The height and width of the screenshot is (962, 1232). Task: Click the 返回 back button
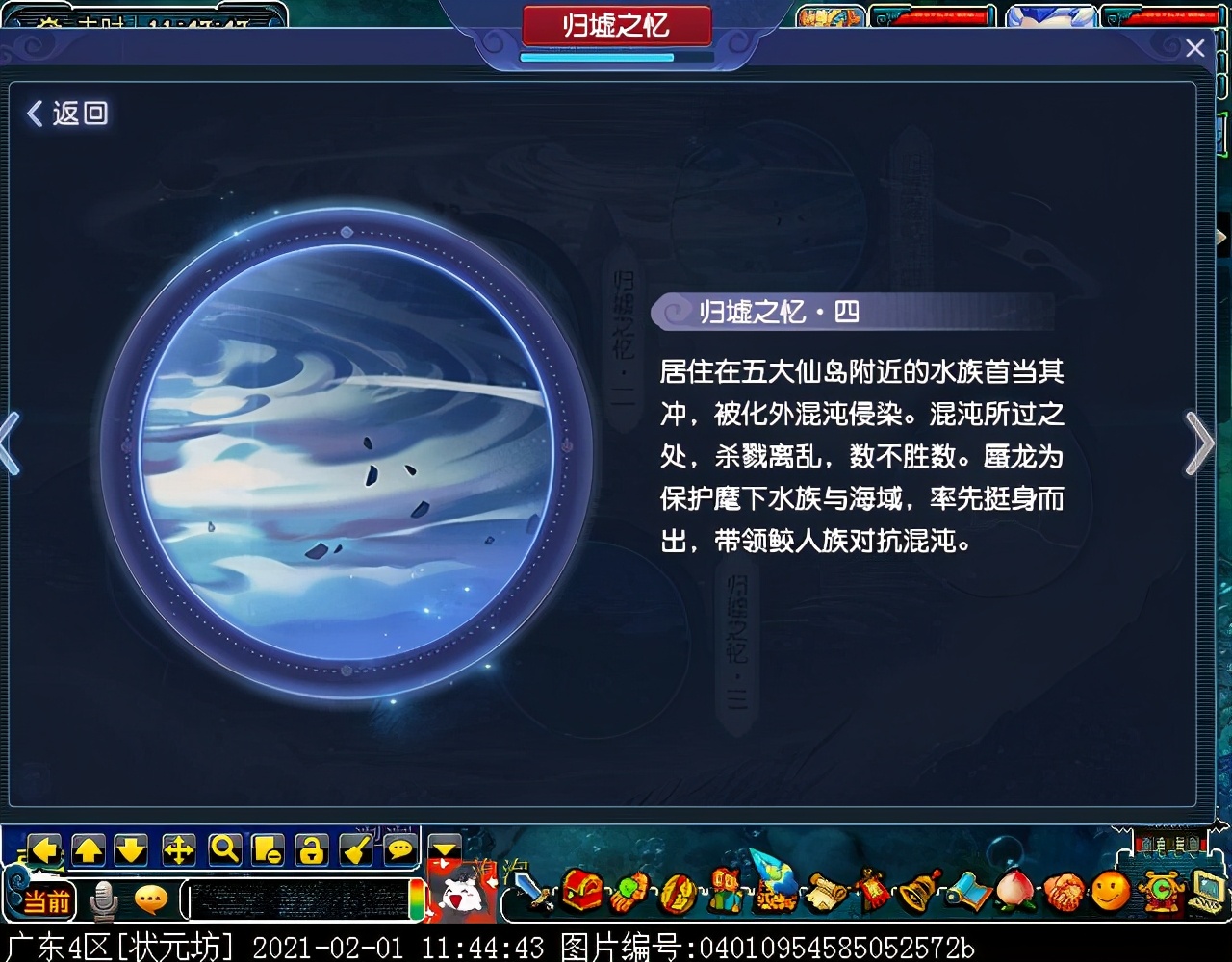coord(67,114)
